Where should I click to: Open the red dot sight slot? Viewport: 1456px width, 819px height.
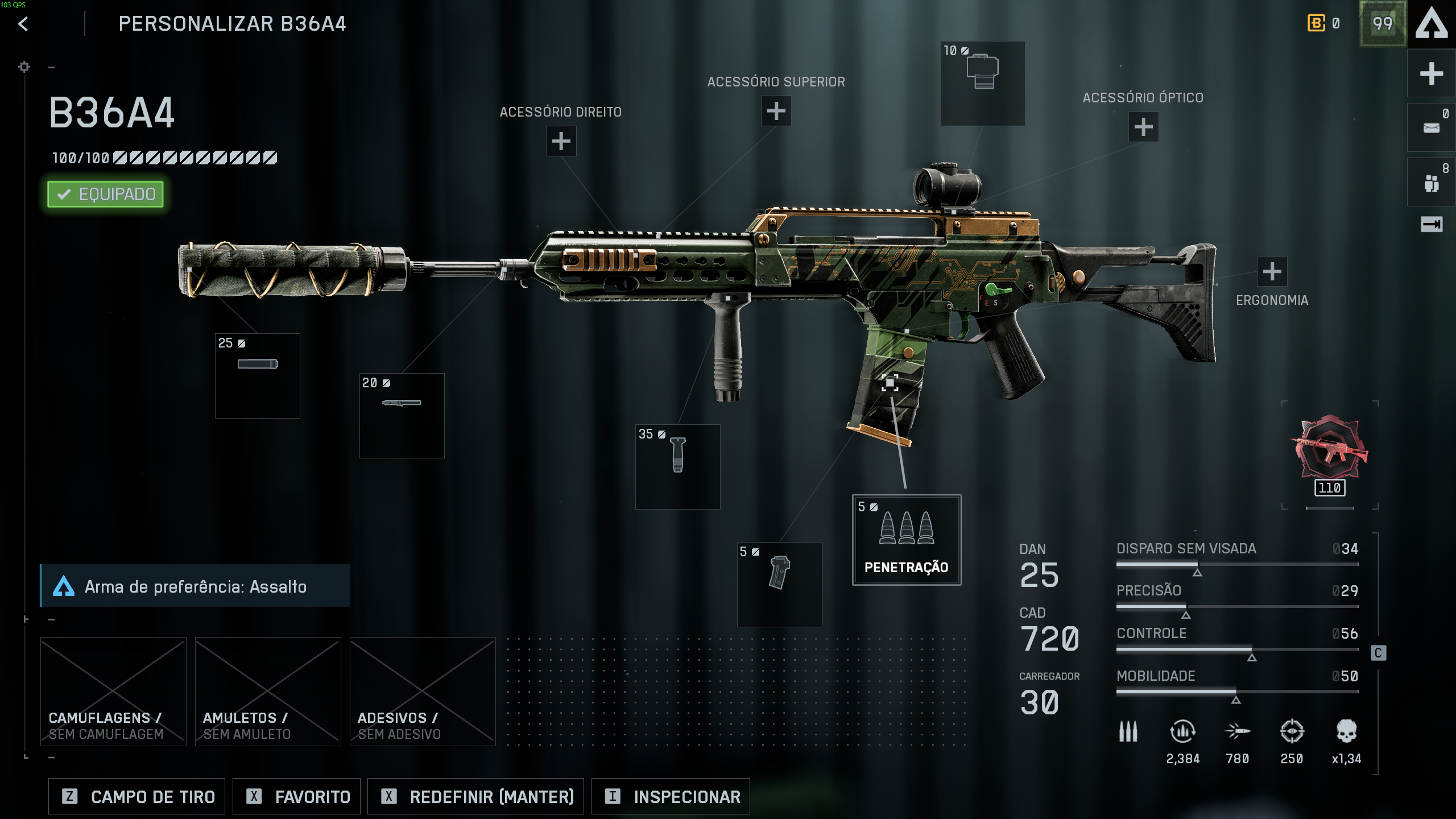pyautogui.click(x=982, y=84)
